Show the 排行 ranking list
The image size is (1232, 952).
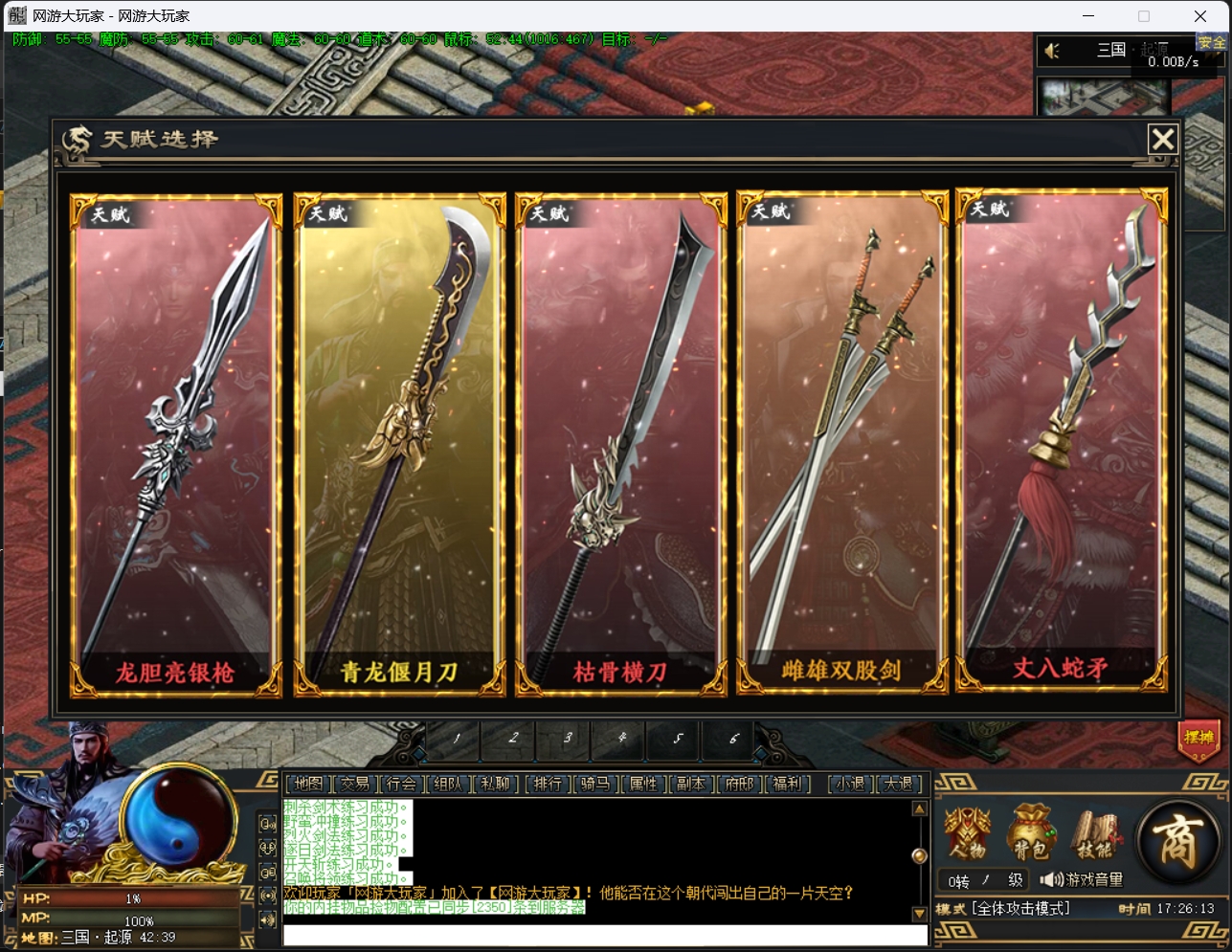(x=548, y=784)
